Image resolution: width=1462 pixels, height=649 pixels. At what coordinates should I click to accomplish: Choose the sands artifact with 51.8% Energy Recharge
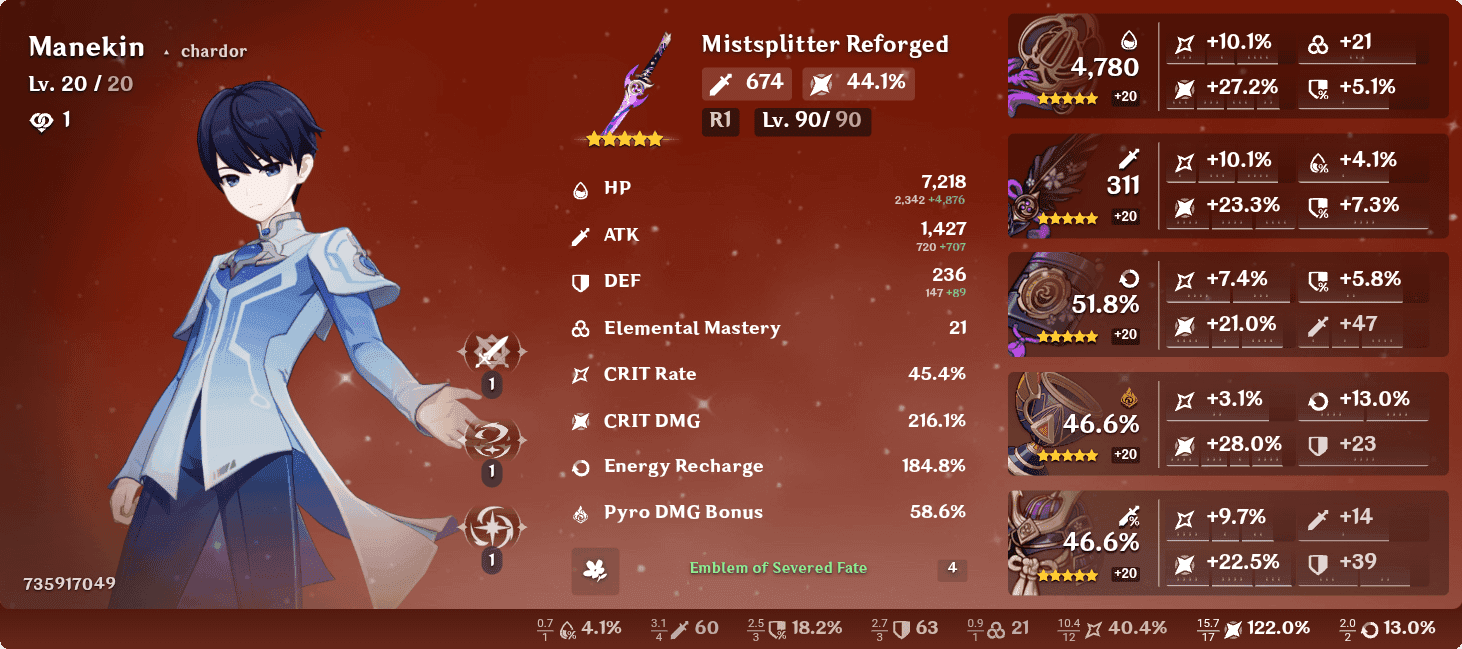1060,305
